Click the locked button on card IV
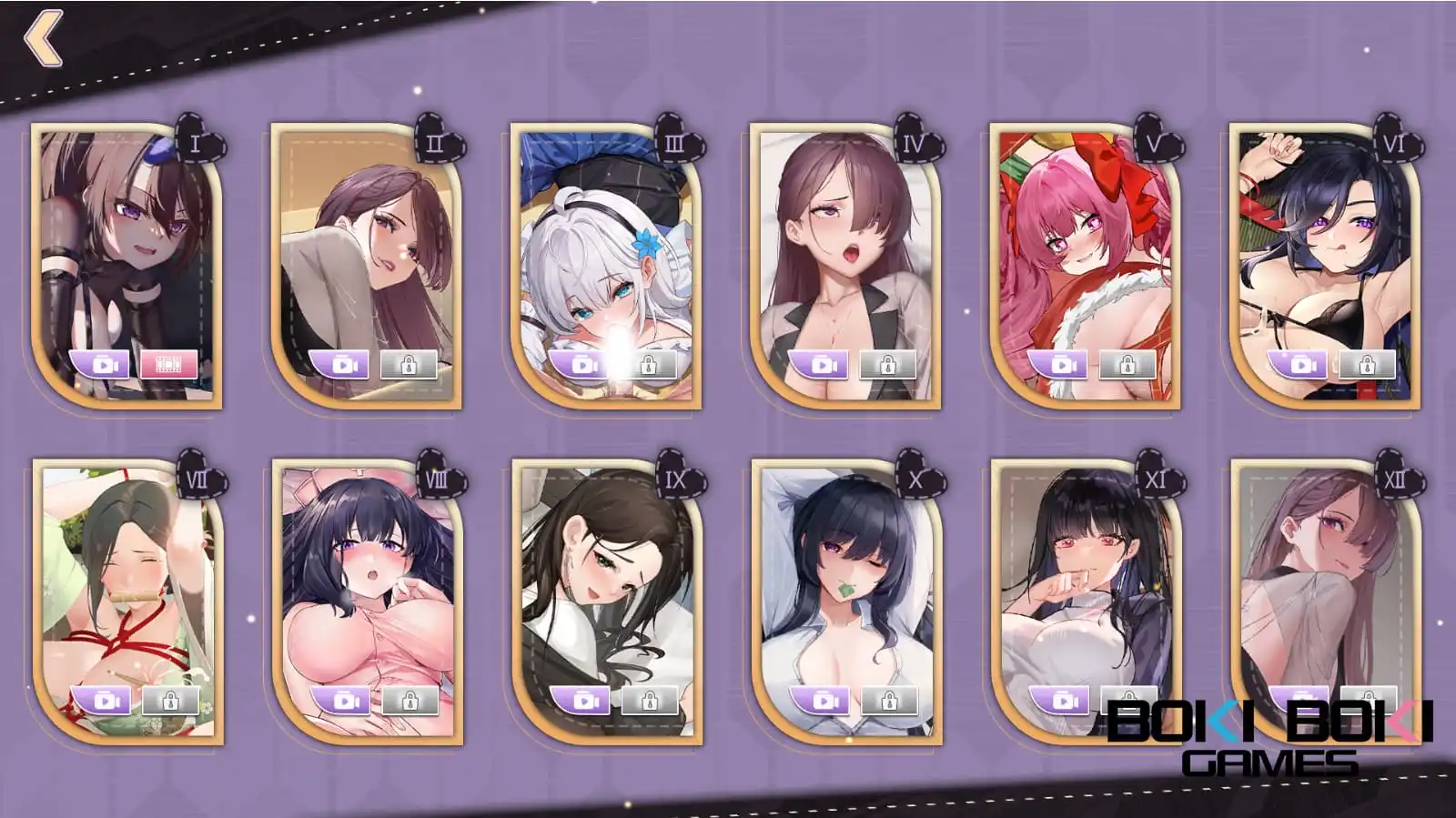Image resolution: width=1456 pixels, height=818 pixels. tap(887, 365)
